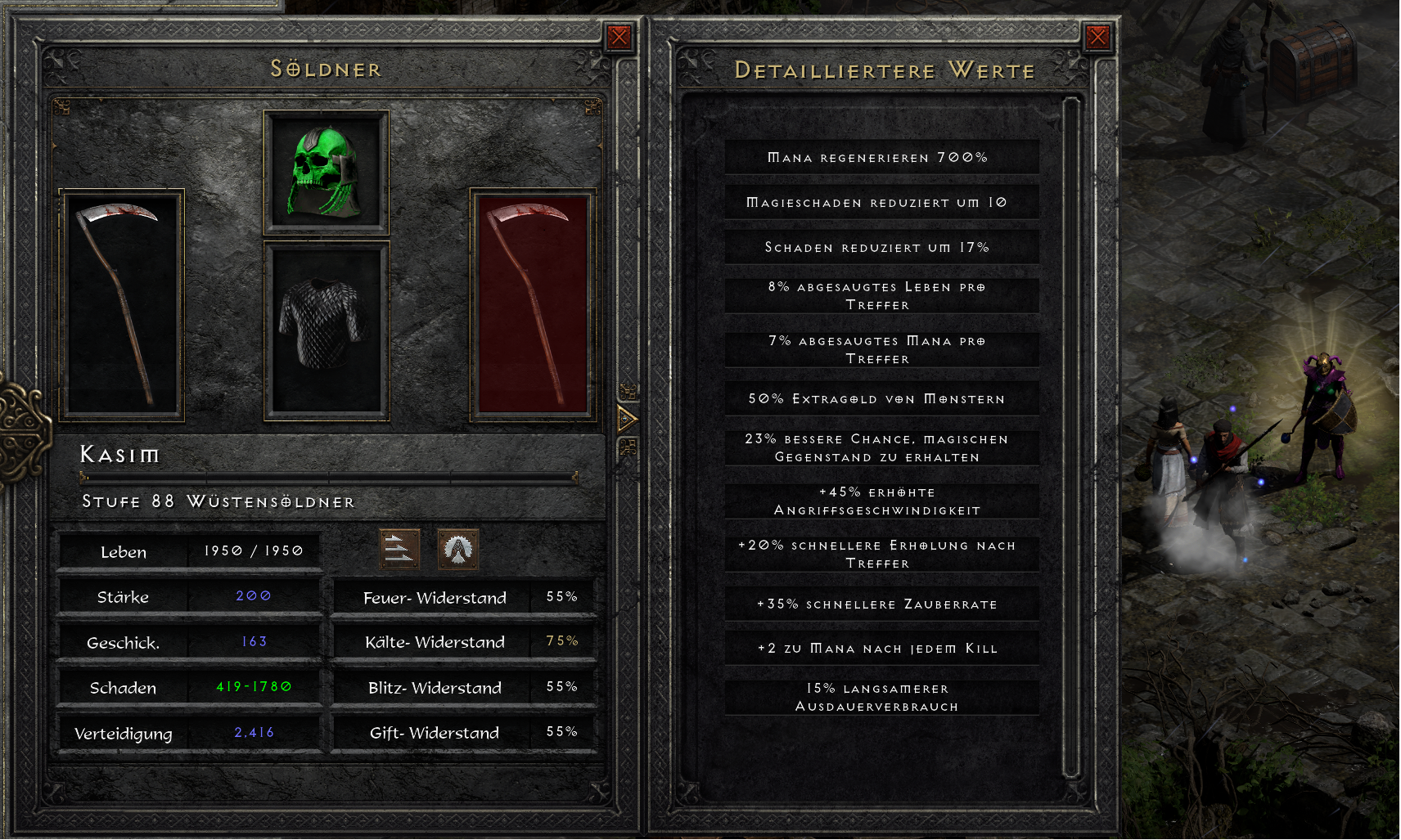Select the '+35% schnellere Zauberrate' stat entry
Screen dimensions: 1401x840
pyautogui.click(x=881, y=604)
